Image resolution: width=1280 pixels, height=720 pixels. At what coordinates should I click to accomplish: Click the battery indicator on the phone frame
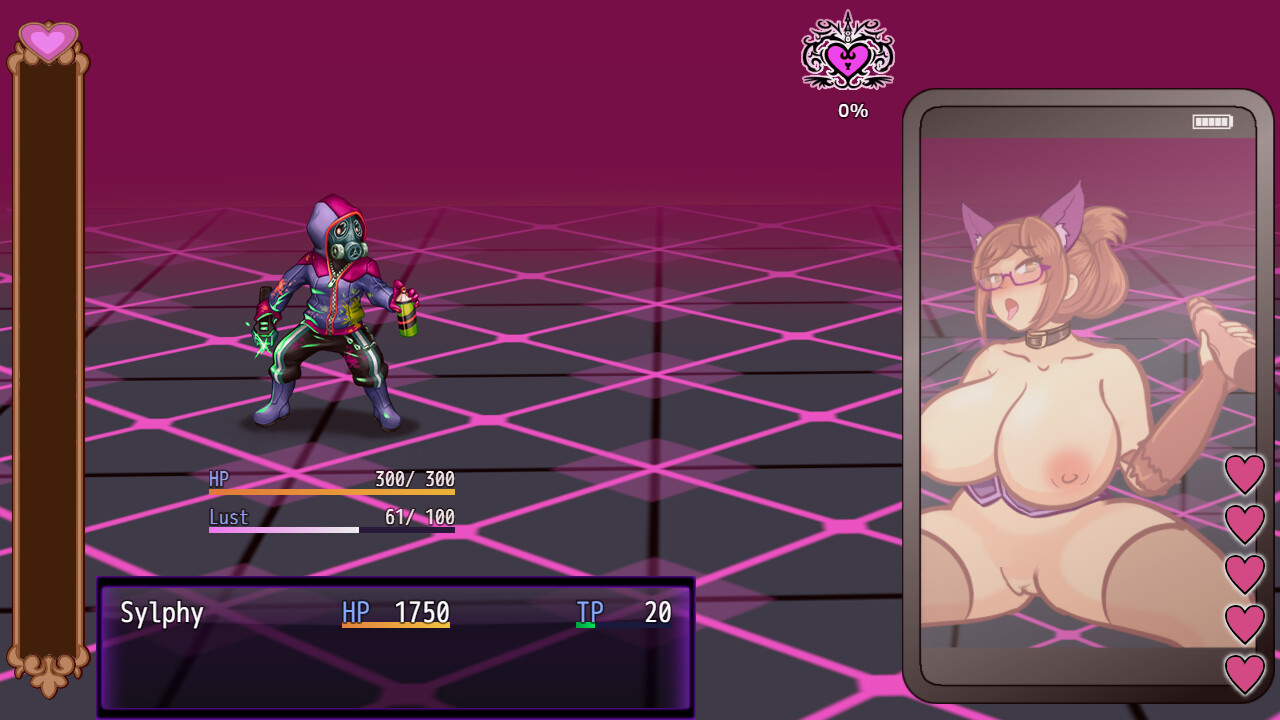[1211, 121]
